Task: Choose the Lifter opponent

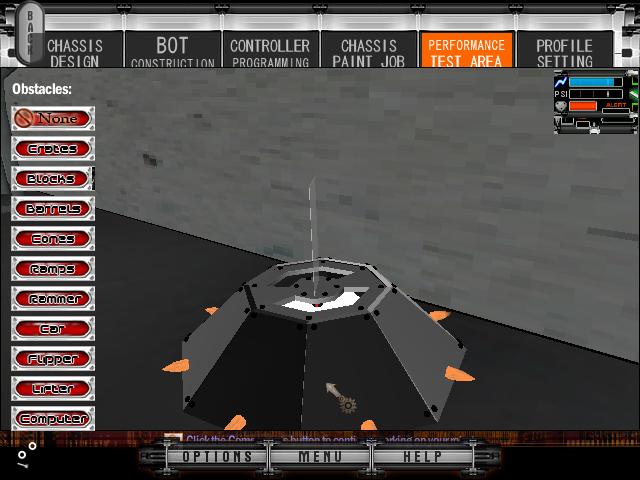Action: pyautogui.click(x=54, y=389)
